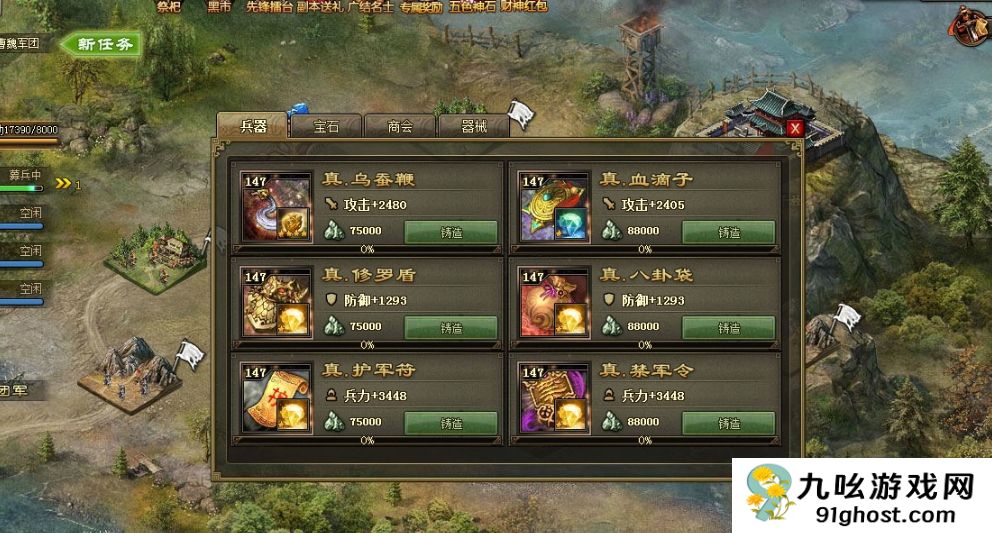Forge the 真.乌蚕鞭 whip
Viewport: 992px width, 533px height.
click(x=450, y=232)
